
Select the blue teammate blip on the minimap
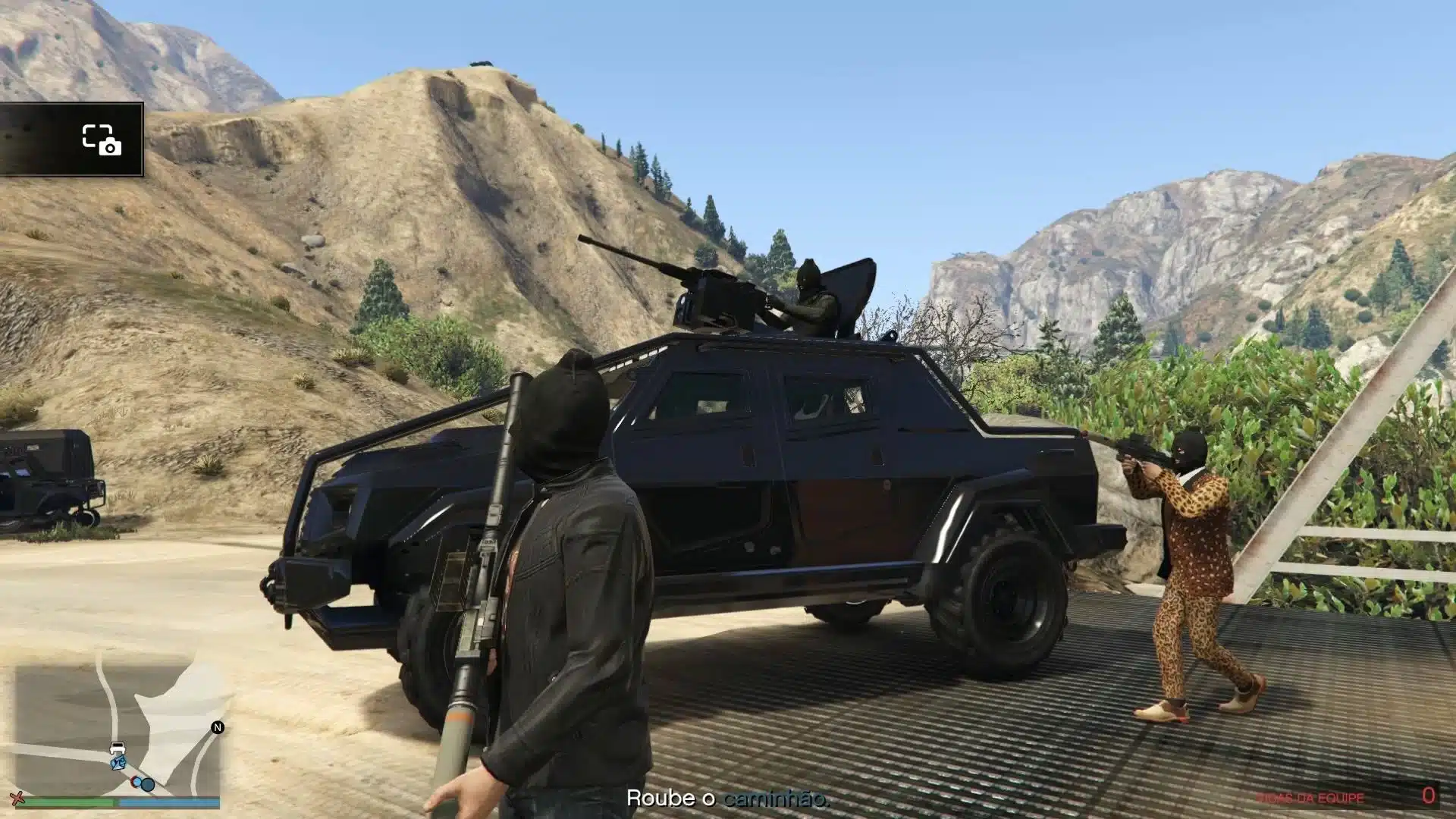point(137,783)
